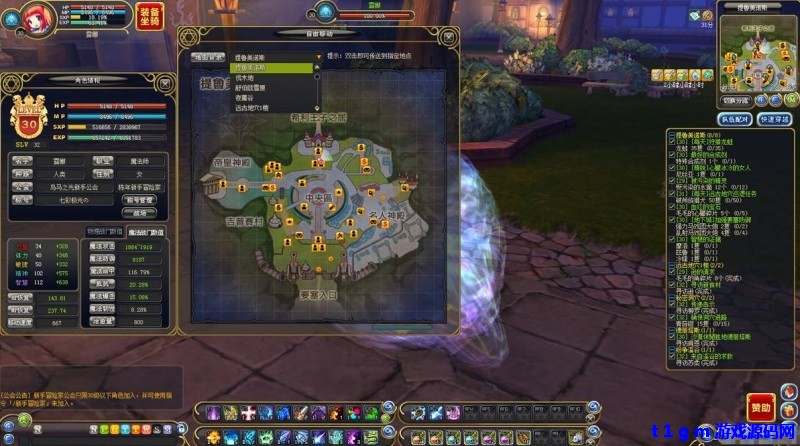The width and height of the screenshot is (800, 446).
Task: Click the red 赞助 sponsor button
Action: [760, 408]
